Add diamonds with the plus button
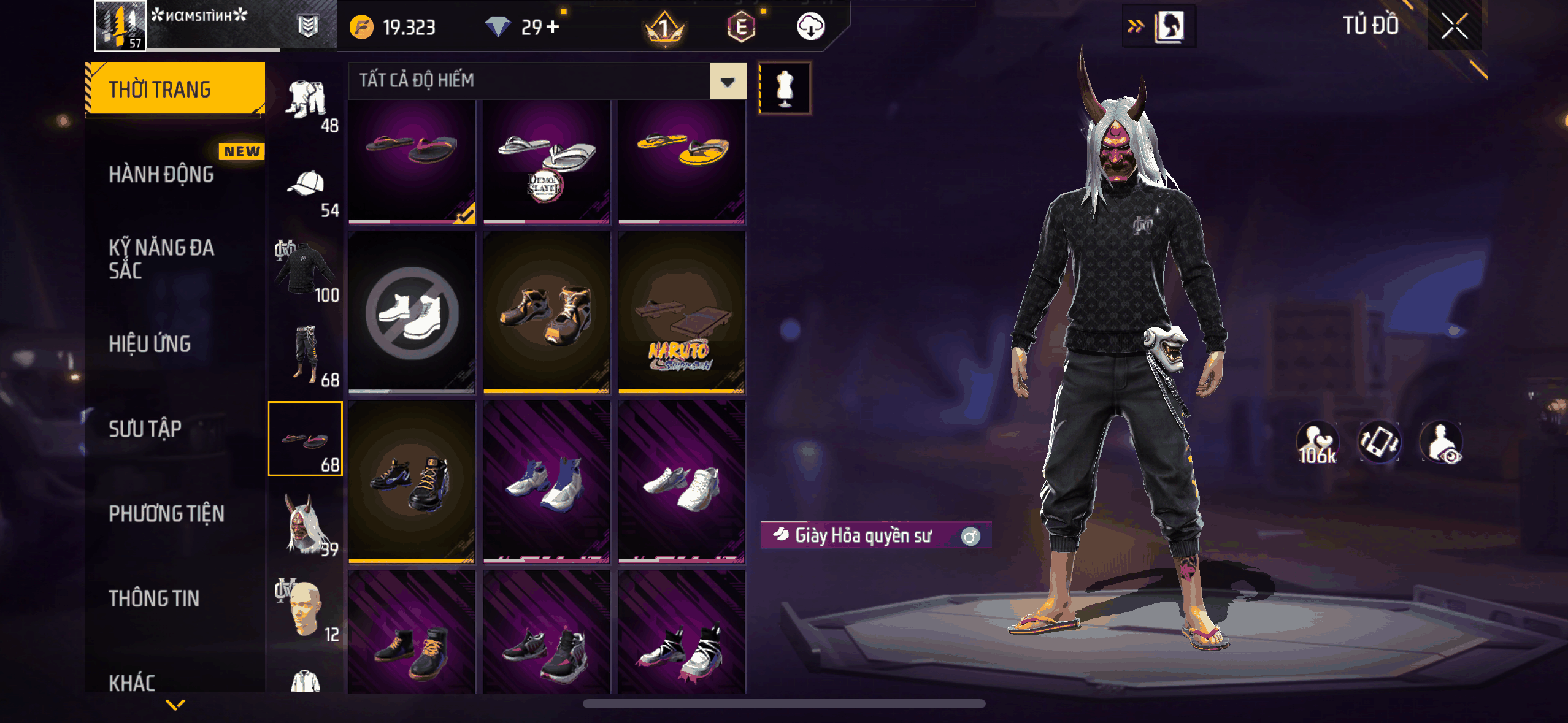Image resolution: width=1568 pixels, height=723 pixels. coord(553,27)
